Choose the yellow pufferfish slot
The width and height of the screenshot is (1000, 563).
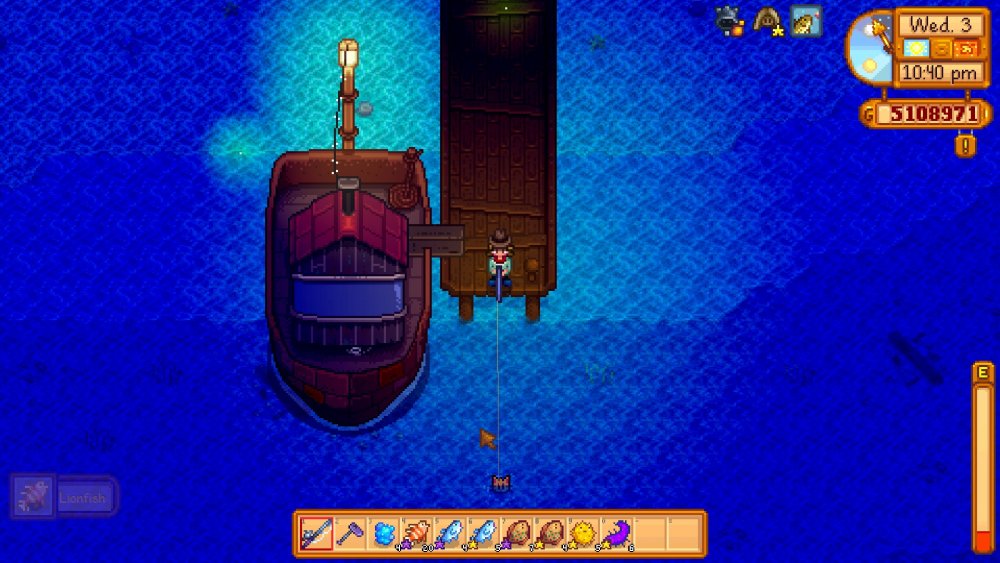coord(583,533)
